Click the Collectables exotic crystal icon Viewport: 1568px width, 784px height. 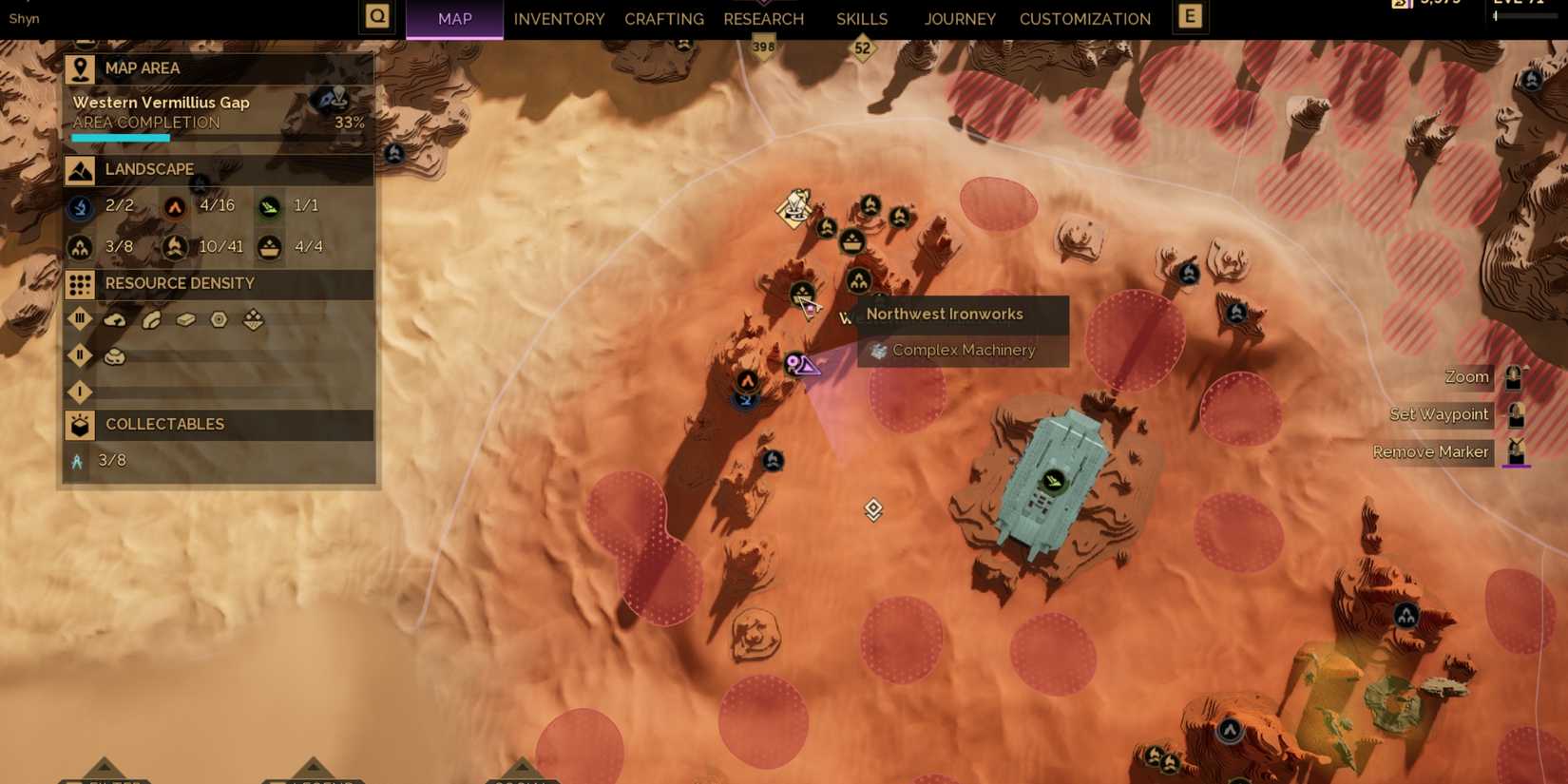(x=80, y=461)
